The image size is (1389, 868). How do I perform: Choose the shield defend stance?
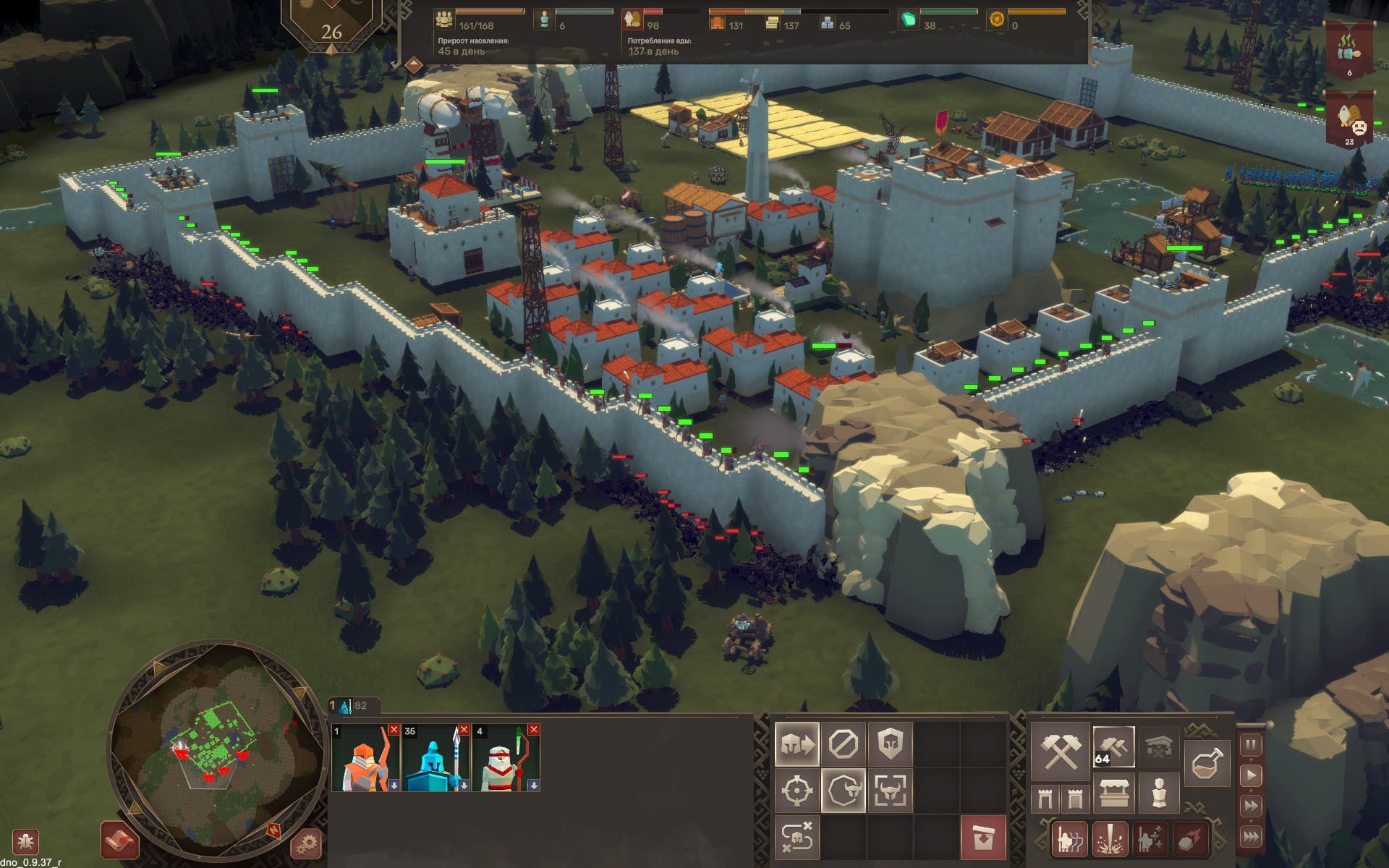pos(889,744)
